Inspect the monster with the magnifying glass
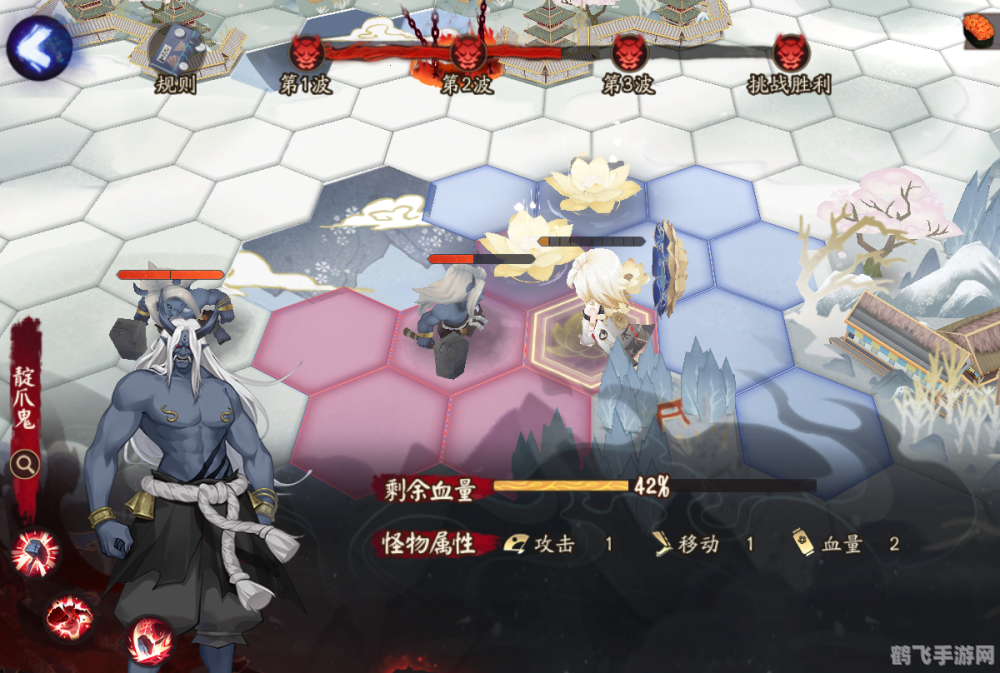The image size is (1000, 673). (26, 464)
